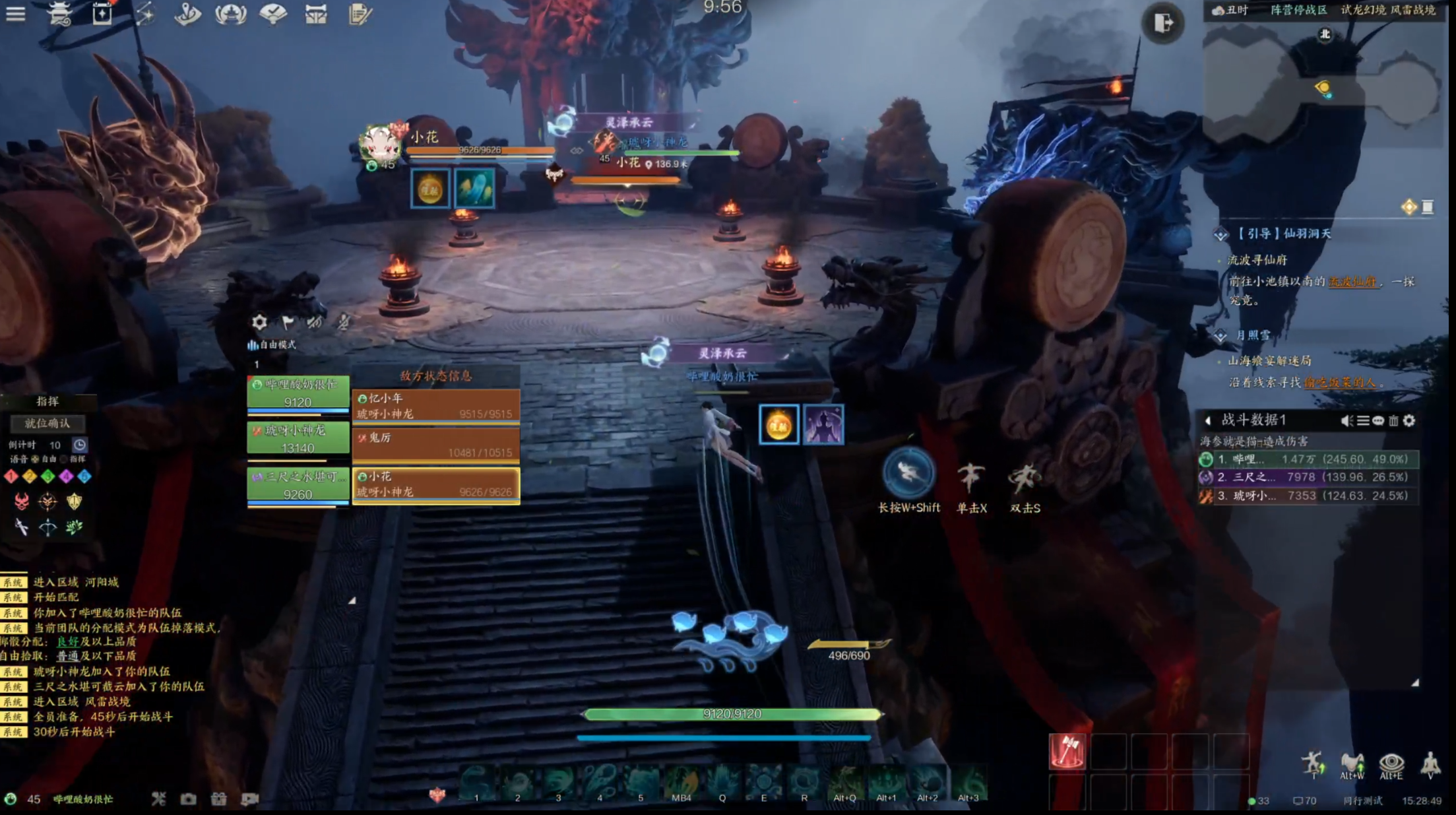The width and height of the screenshot is (1456, 815).
Task: Toggle combat data mute speaker icon
Action: pos(1346,420)
